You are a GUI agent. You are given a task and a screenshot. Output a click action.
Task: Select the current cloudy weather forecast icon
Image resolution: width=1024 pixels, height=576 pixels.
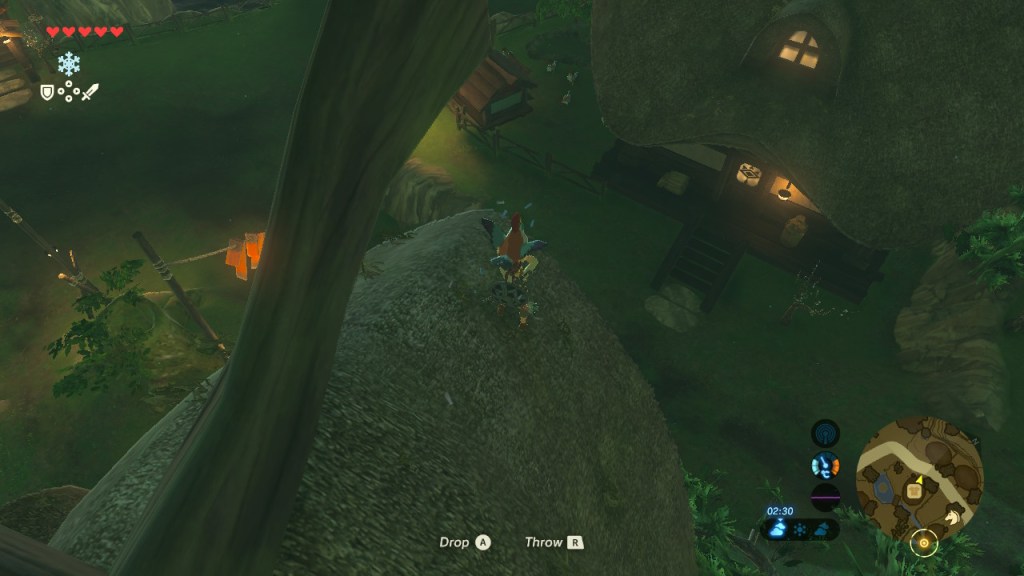tap(777, 529)
